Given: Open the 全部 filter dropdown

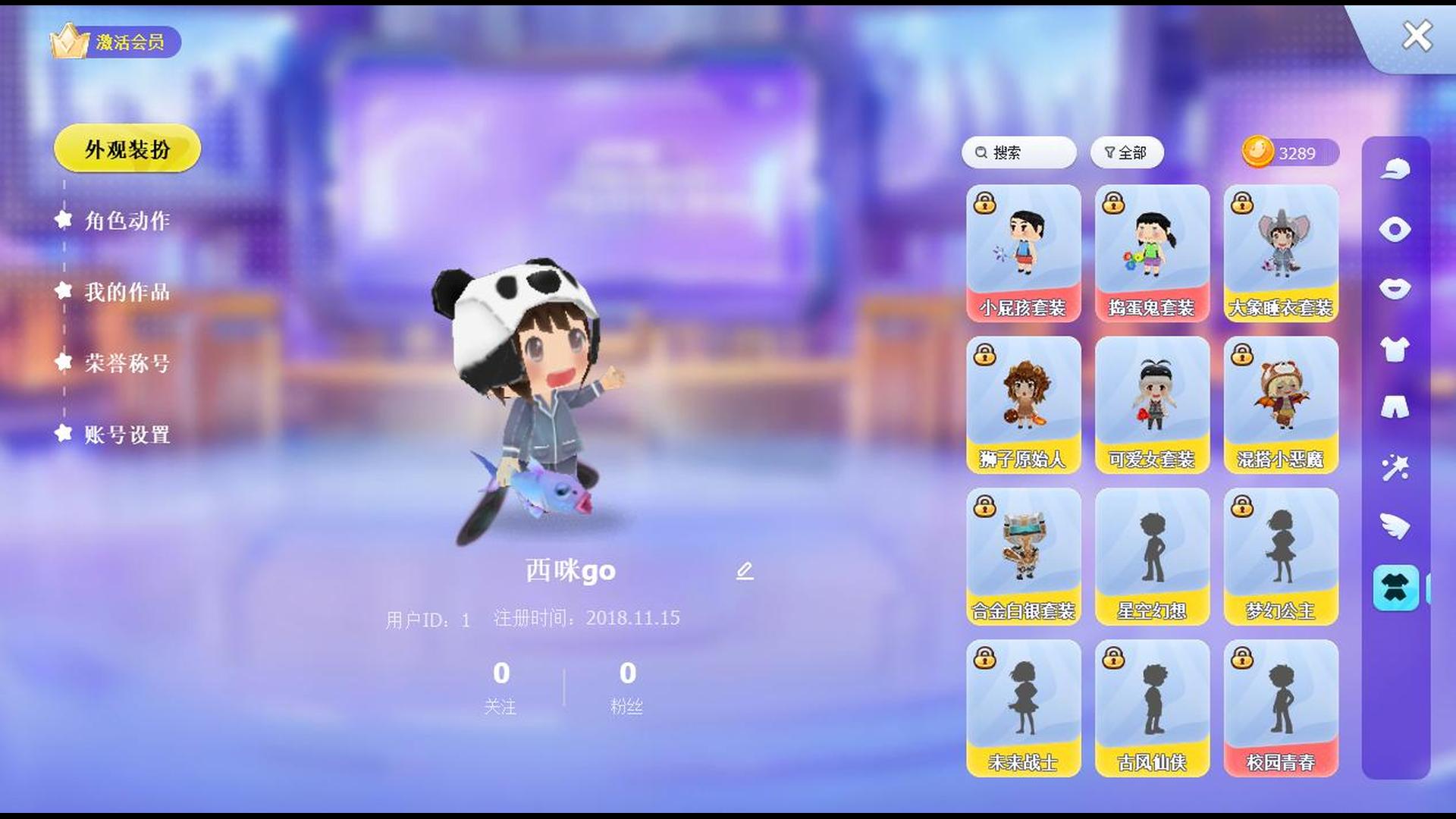Looking at the screenshot, I should click(1128, 152).
